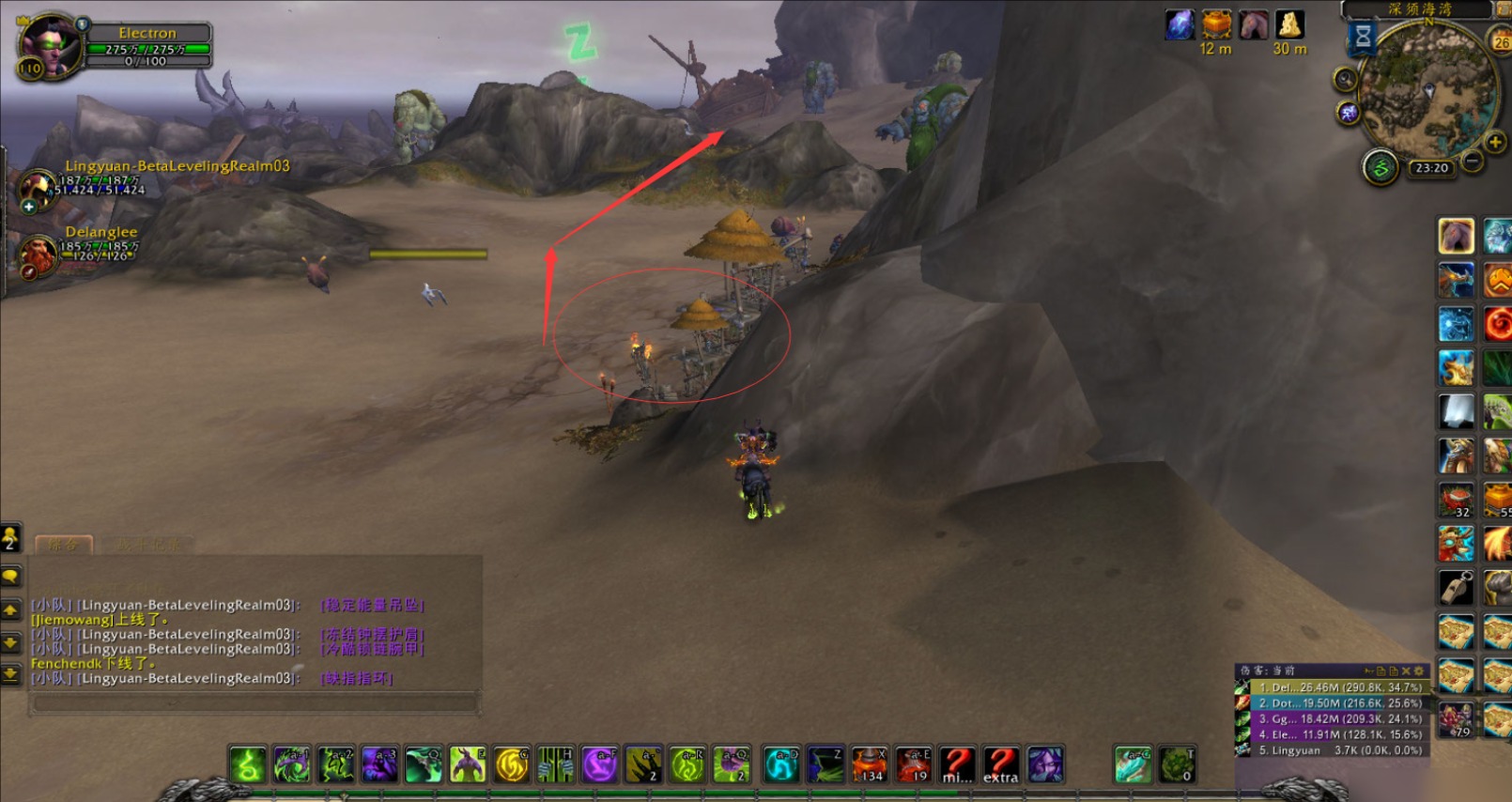Use the potion slot showing 134

(x=870, y=764)
